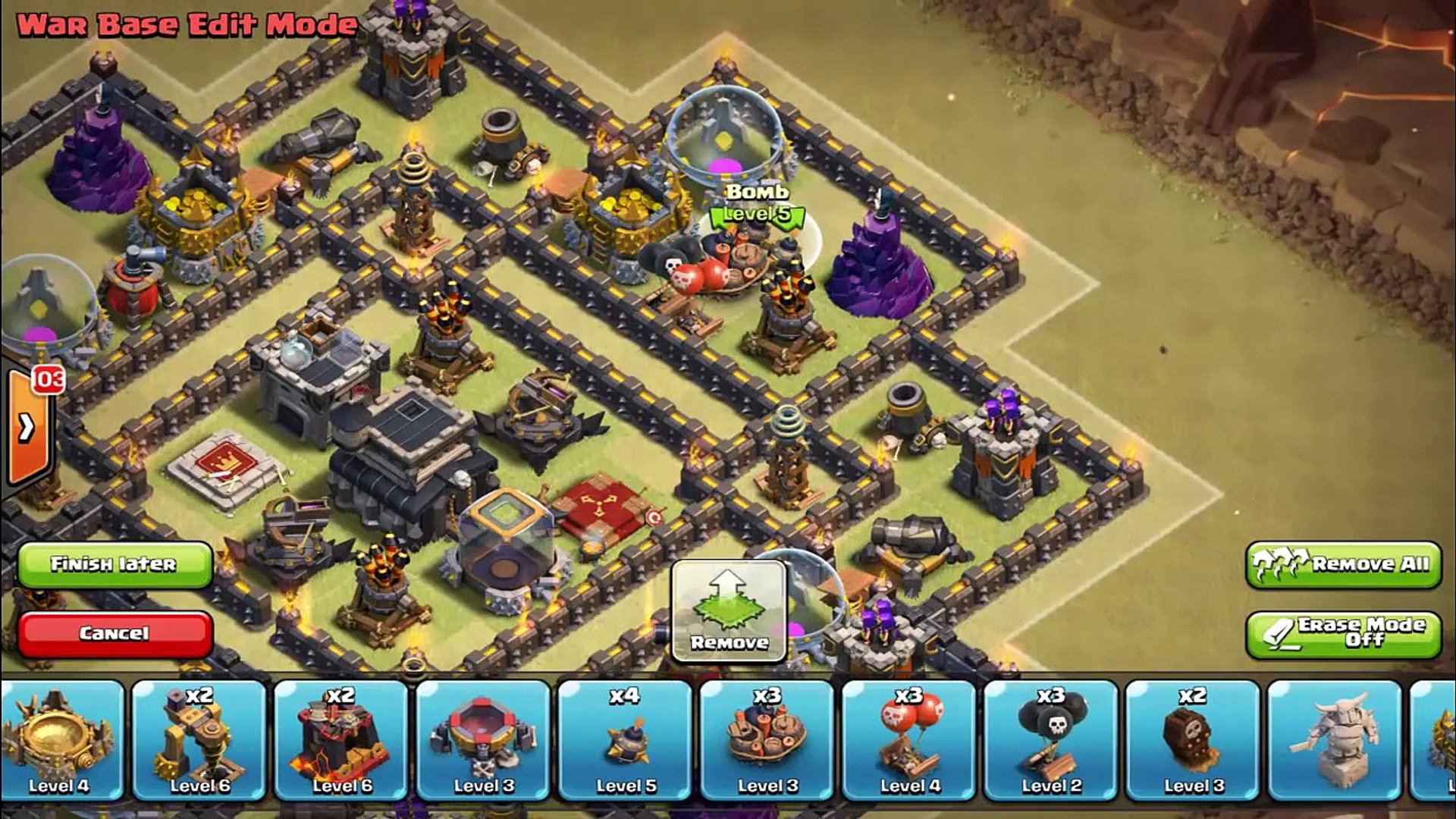Select the Level 4 gold storage slot
1456x819 pixels.
click(61, 740)
